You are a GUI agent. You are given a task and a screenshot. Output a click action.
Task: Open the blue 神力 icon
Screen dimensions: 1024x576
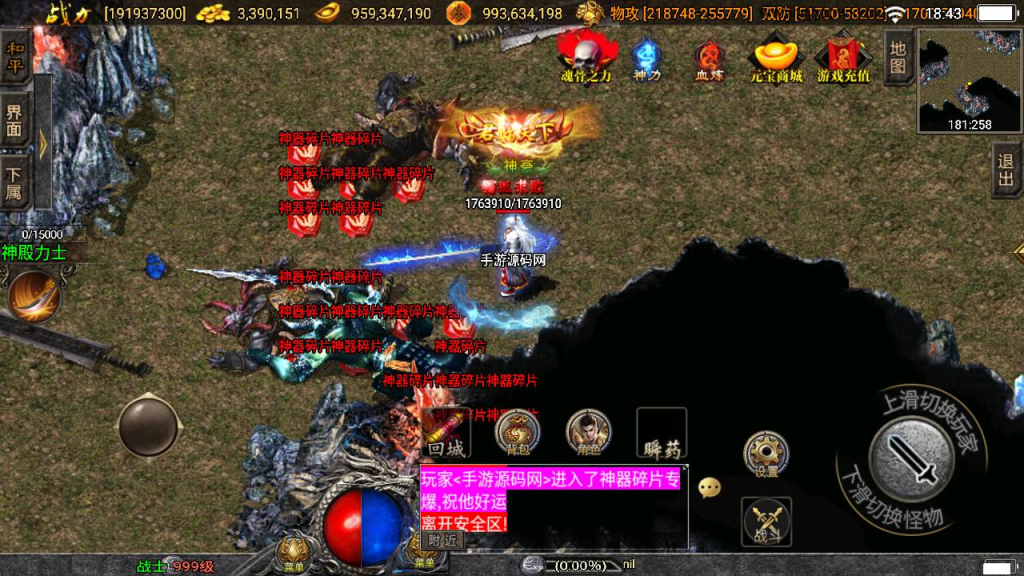[647, 58]
